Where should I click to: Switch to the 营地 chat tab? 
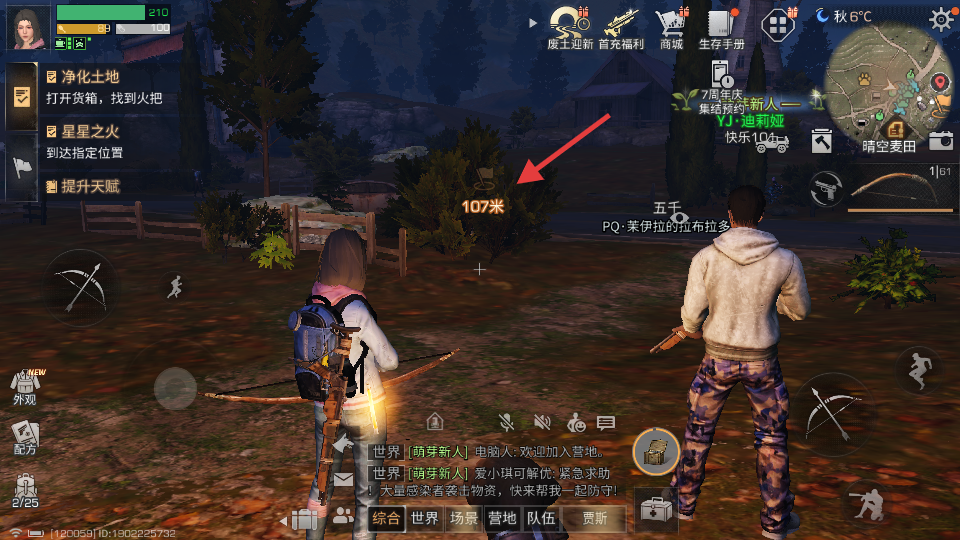501,518
